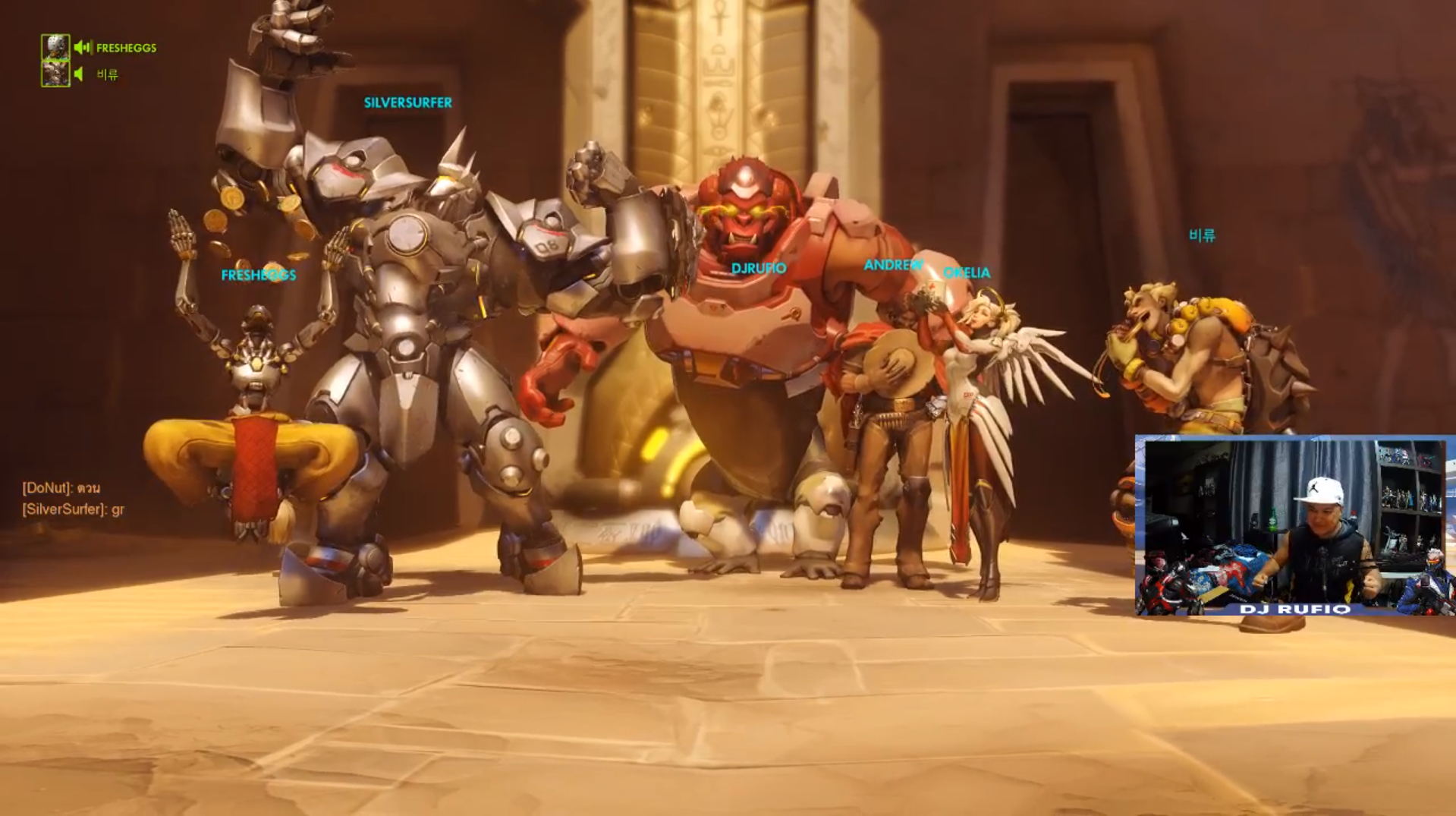Screen dimensions: 1456x816
Task: Click FRESHEGGS's voice chat portrait
Action: pos(55,47)
